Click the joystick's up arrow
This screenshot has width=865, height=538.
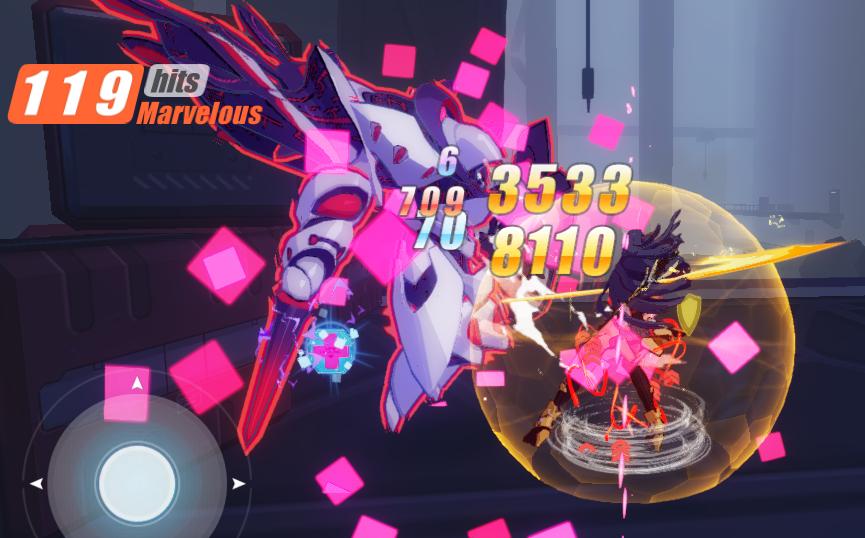tap(137, 381)
